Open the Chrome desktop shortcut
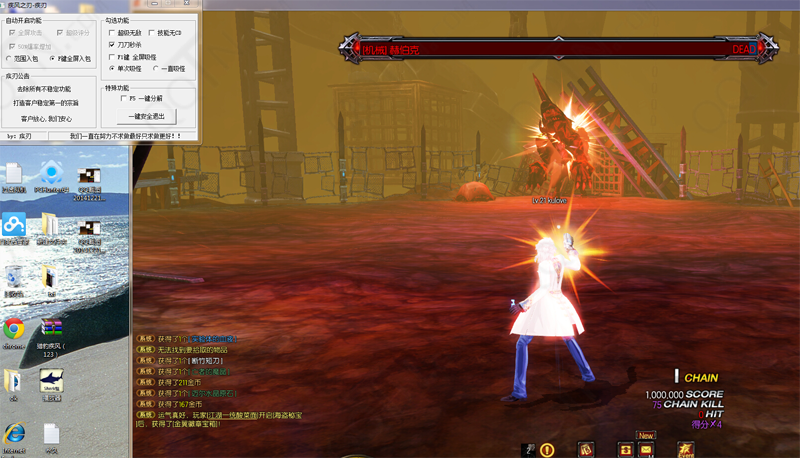Viewport: 800px width, 458px height. pyautogui.click(x=14, y=330)
